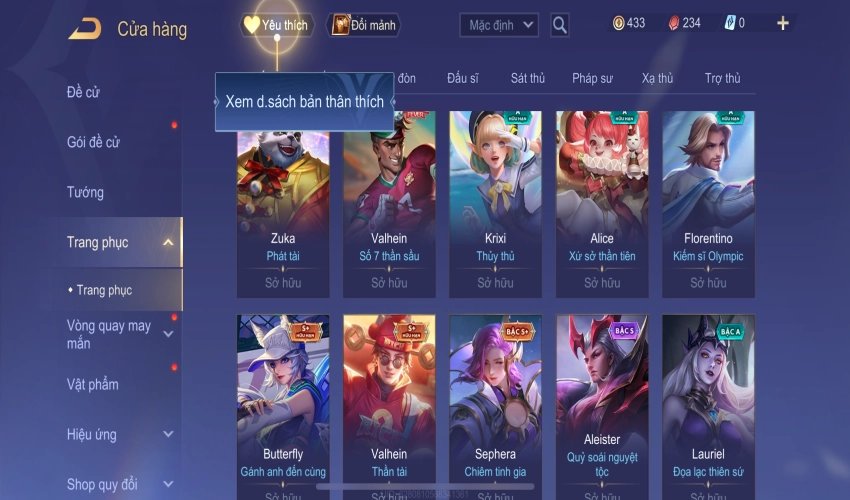Filter skins by Sát thủ

coord(527,78)
